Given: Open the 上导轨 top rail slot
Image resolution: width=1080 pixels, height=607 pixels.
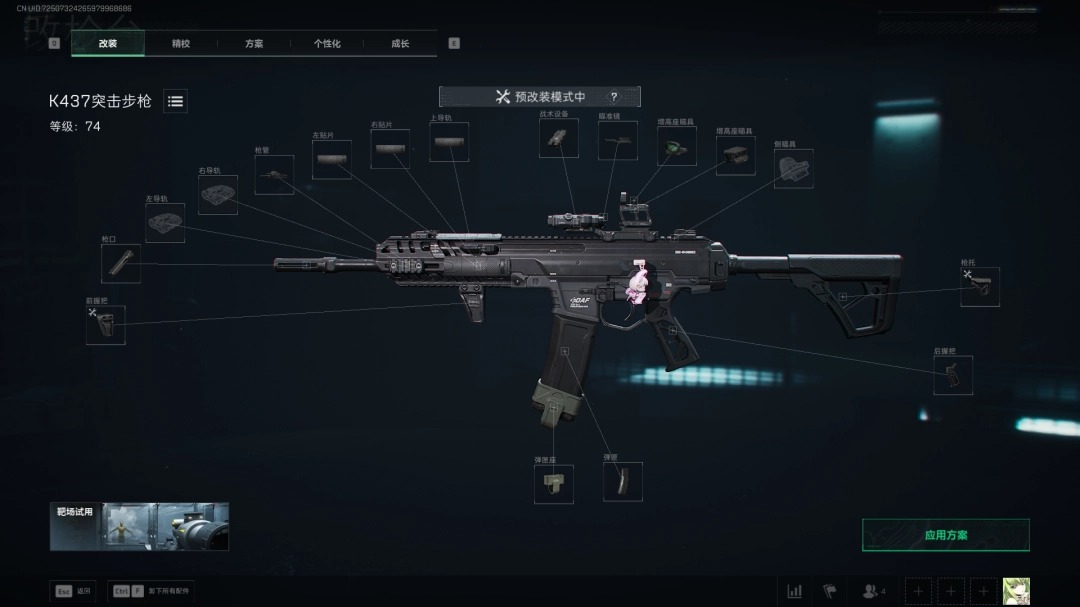Looking at the screenshot, I should (449, 142).
